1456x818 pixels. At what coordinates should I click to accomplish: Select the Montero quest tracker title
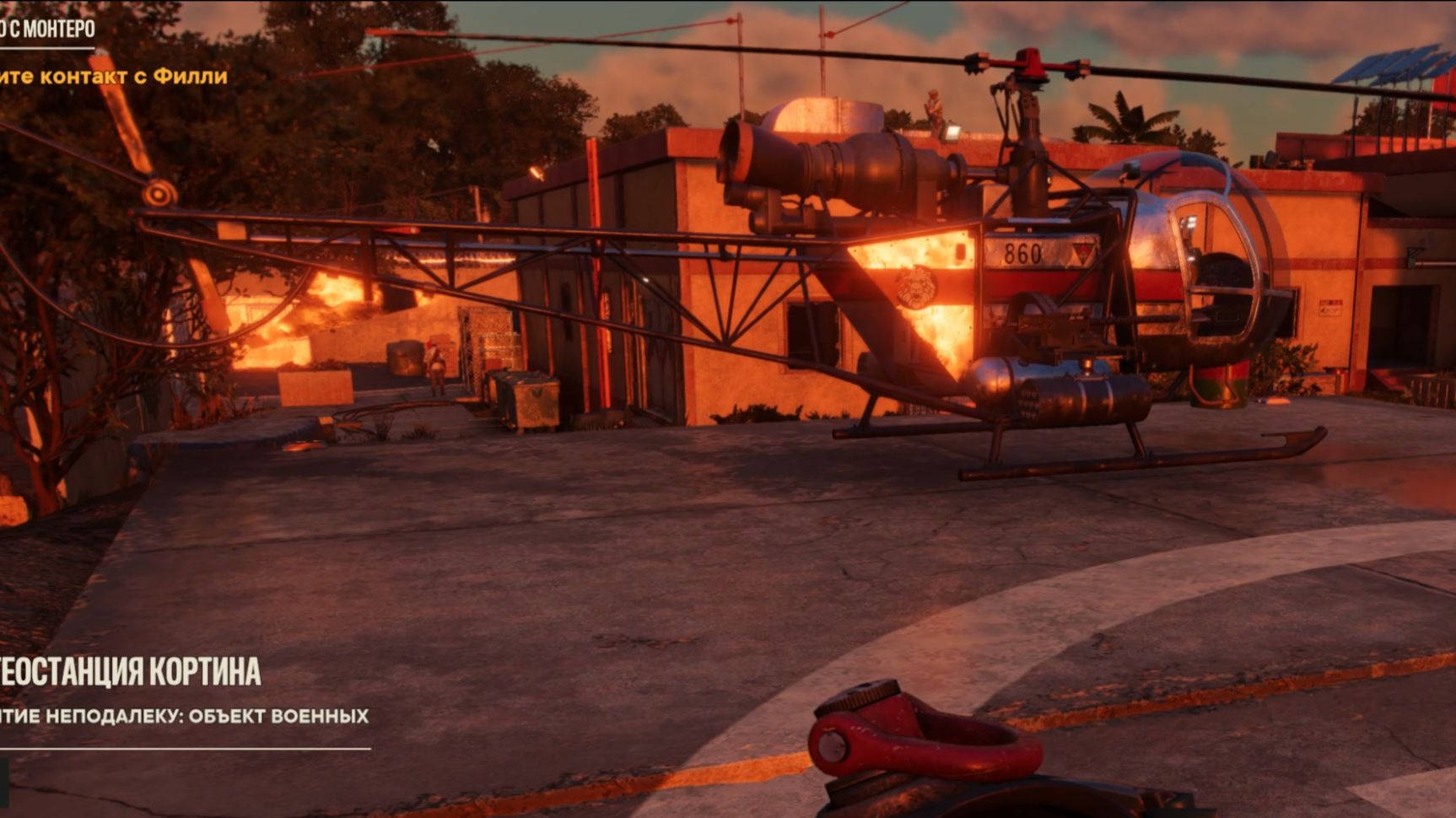point(48,30)
